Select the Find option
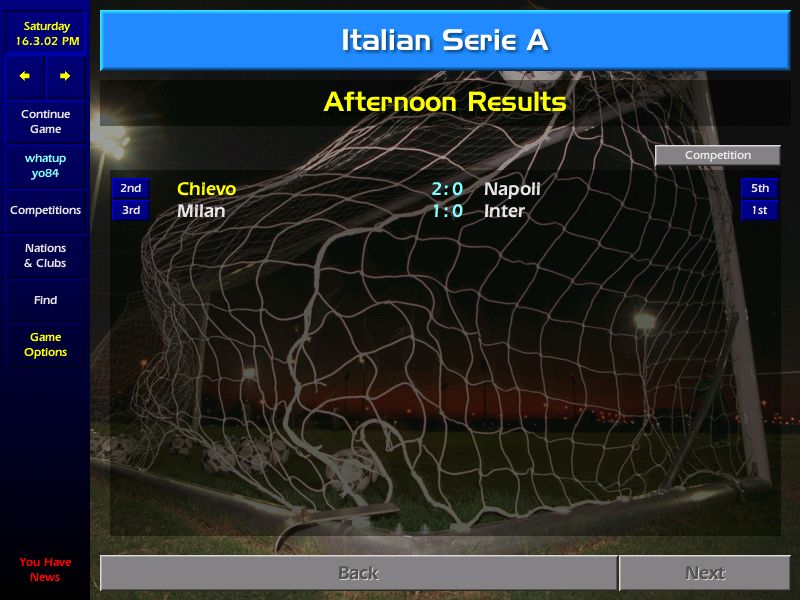The height and width of the screenshot is (600, 800). point(45,300)
